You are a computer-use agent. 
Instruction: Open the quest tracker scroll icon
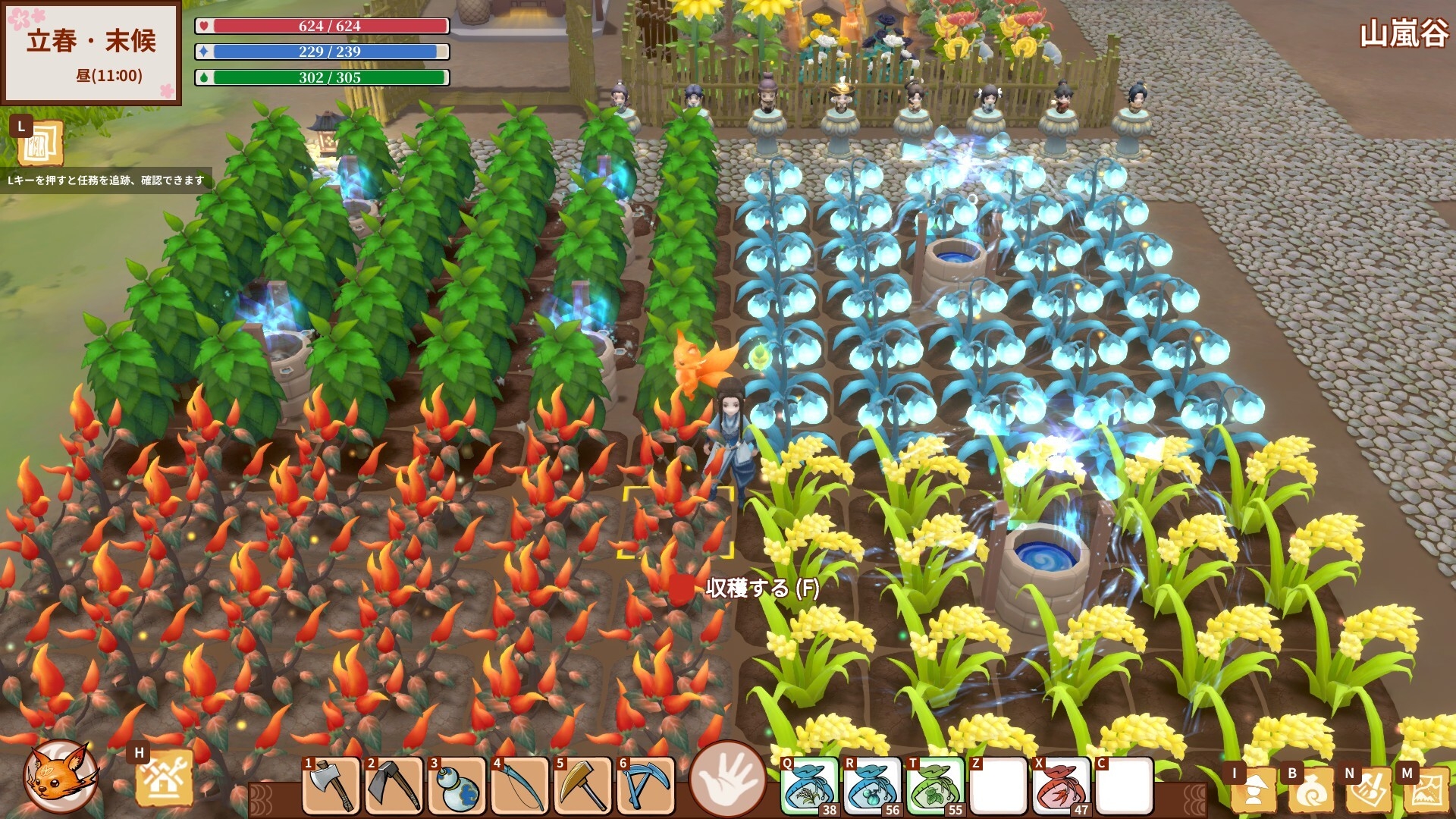coord(39,143)
